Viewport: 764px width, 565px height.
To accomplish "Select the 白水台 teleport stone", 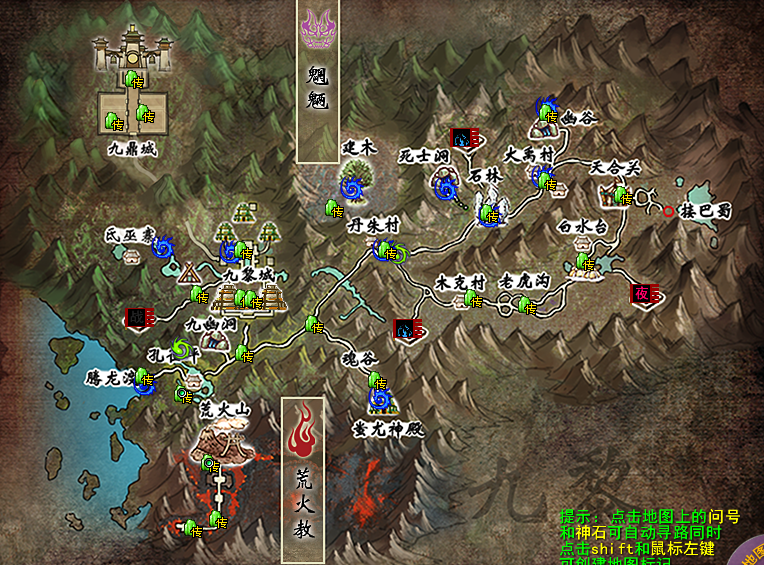I will 583,263.
